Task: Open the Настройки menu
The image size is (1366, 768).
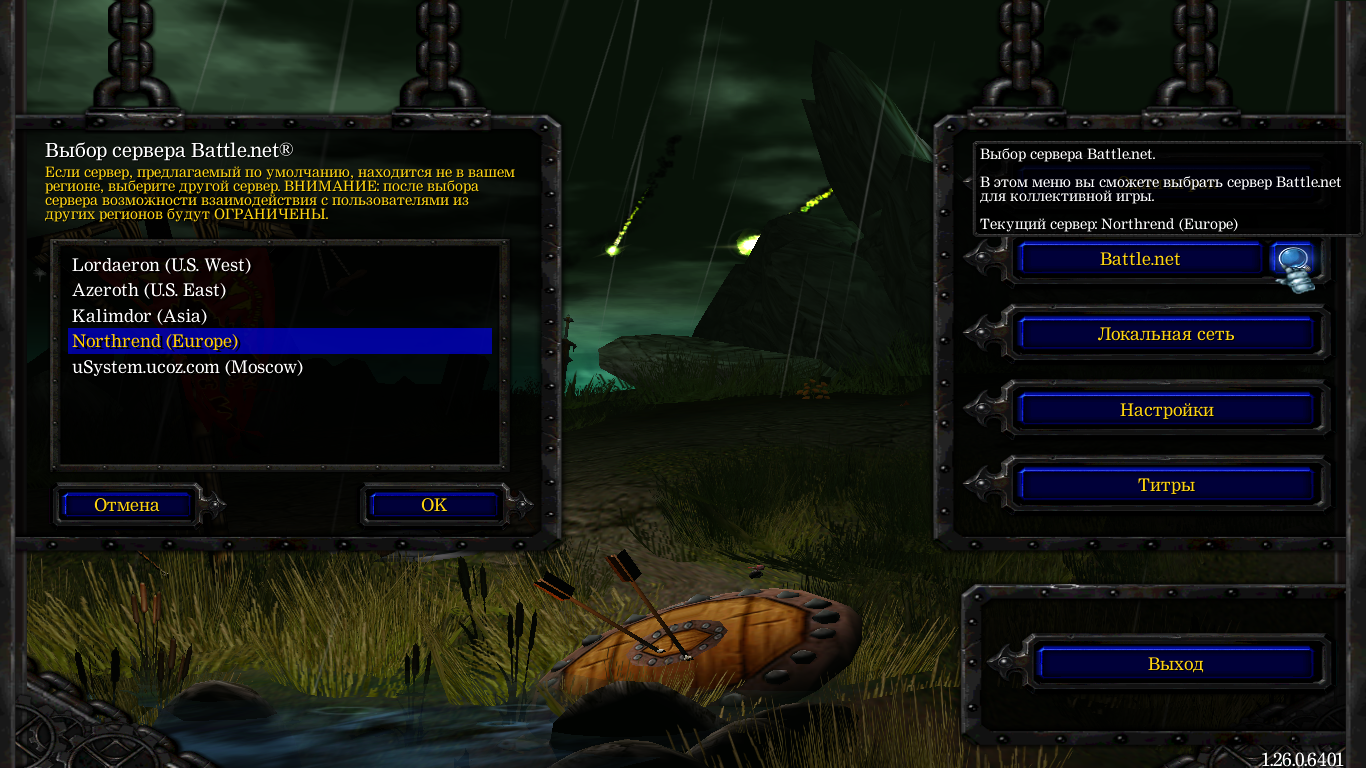Action: tap(1166, 409)
